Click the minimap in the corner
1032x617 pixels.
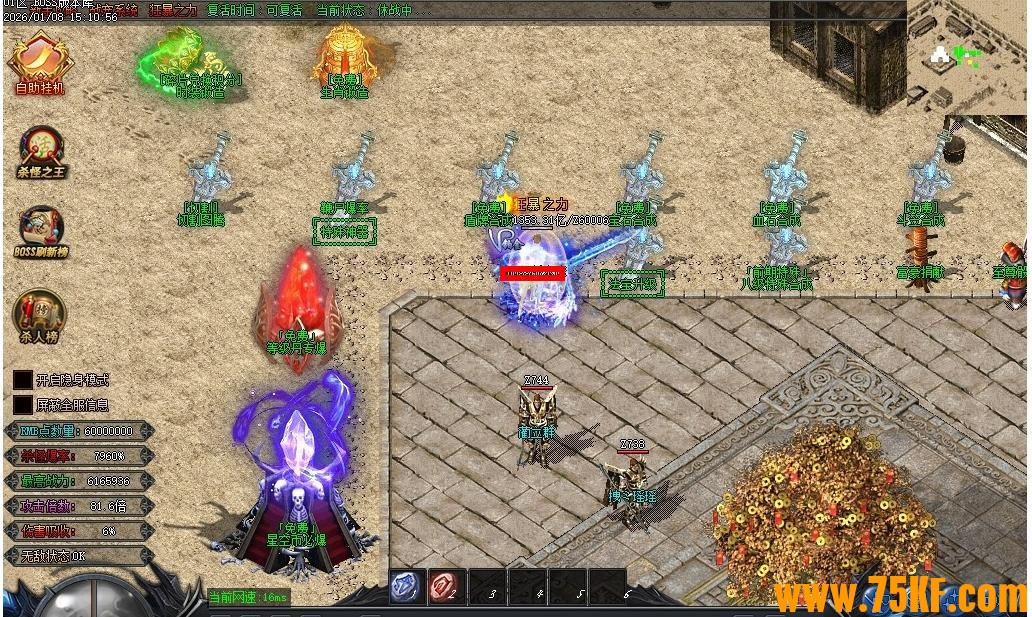click(x=966, y=55)
